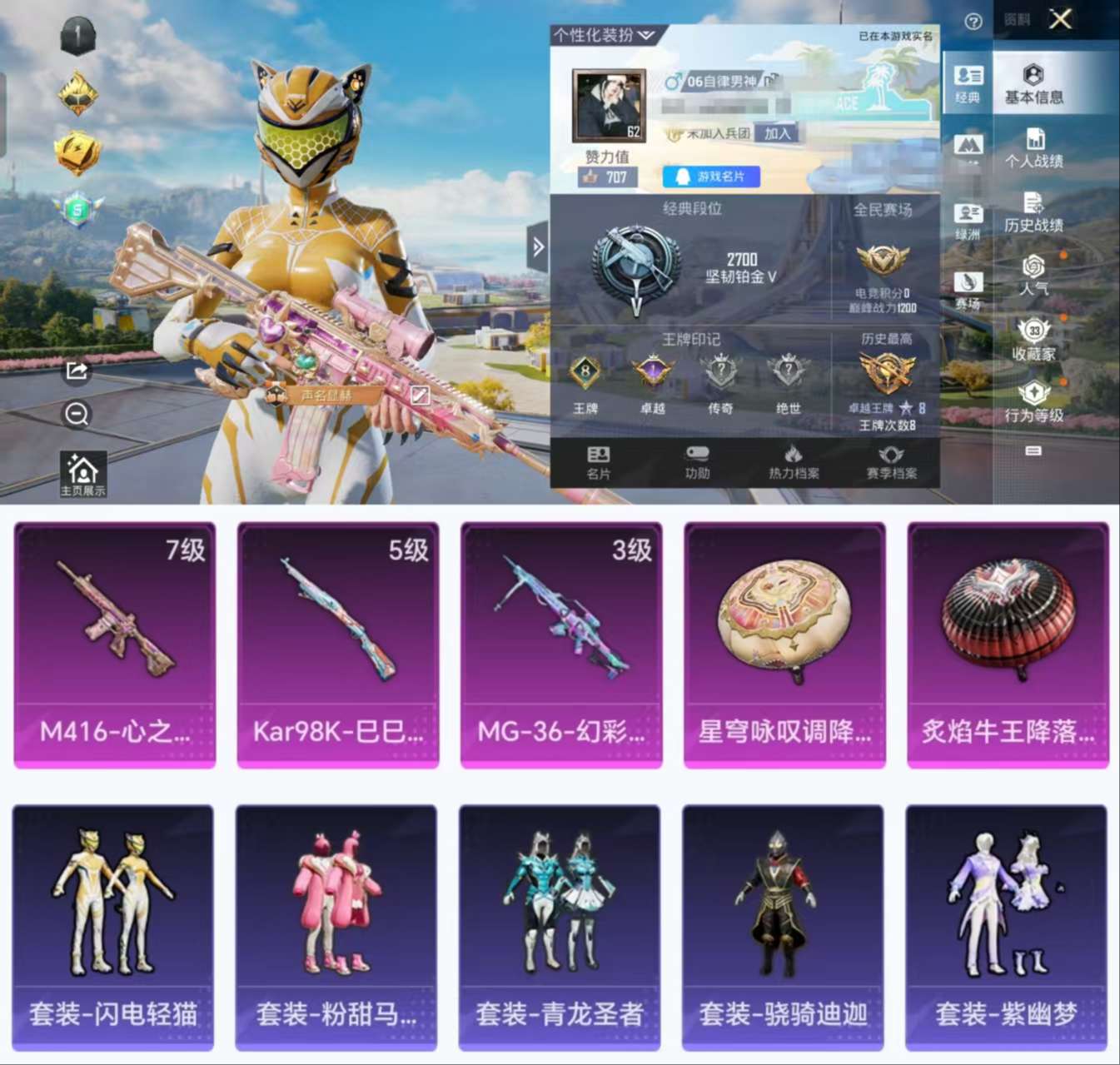Open the 名片 (name card) panel

598,463
